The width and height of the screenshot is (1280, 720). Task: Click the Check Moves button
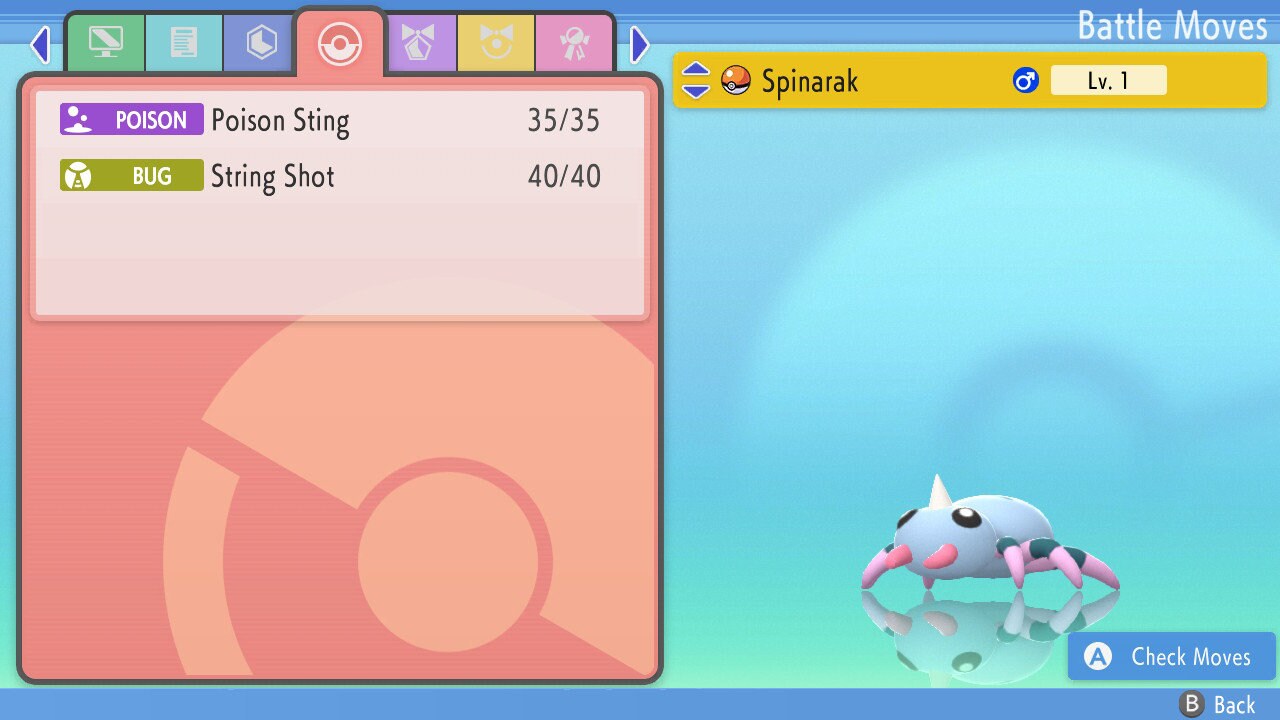(1171, 656)
